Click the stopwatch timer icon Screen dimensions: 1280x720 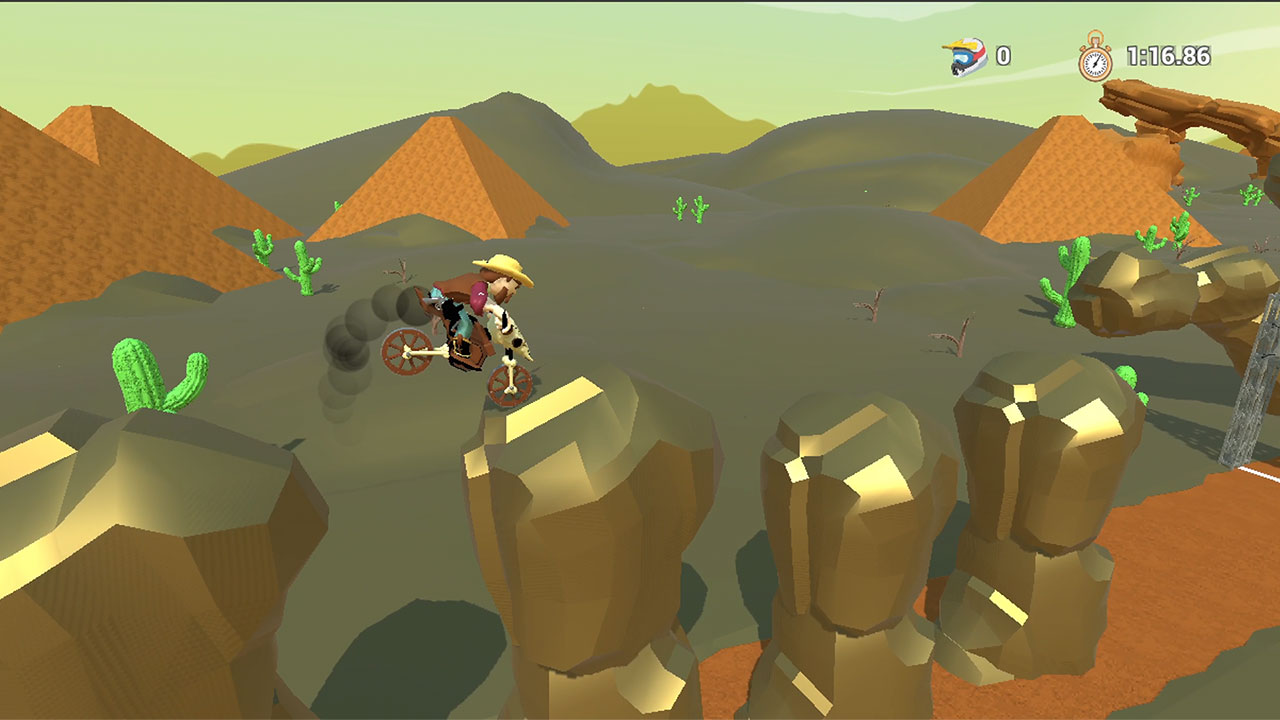(1094, 58)
